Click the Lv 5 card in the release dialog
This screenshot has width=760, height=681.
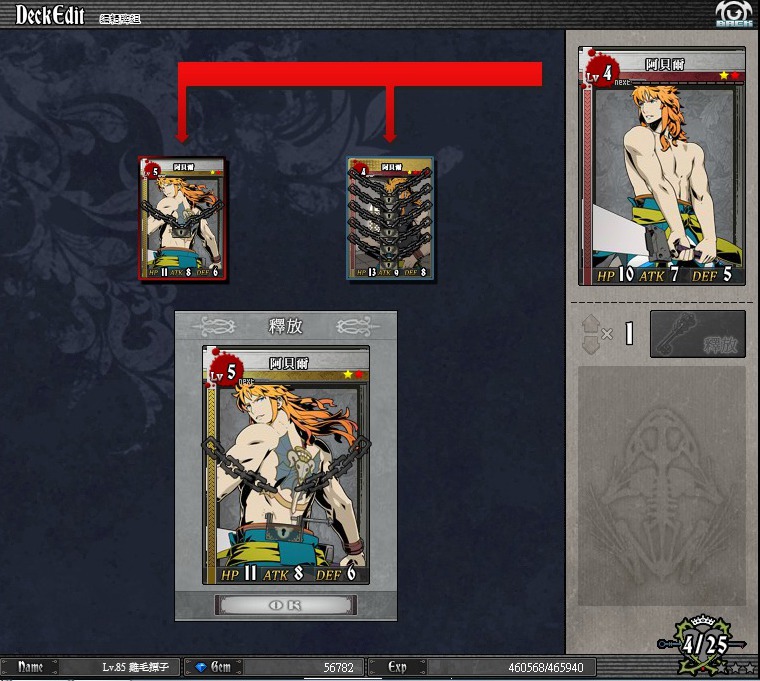click(x=285, y=465)
